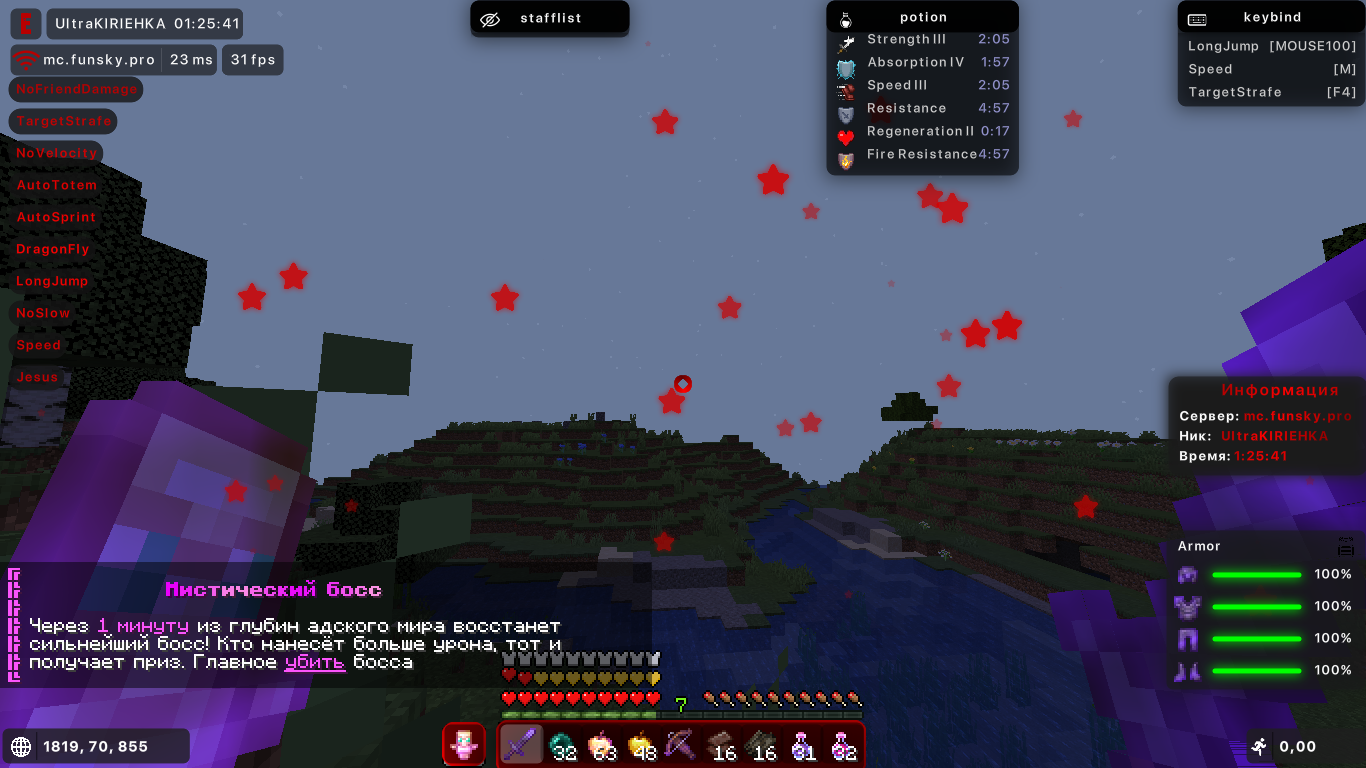Open the potion panel header
1366x768 pixels.
922,16
